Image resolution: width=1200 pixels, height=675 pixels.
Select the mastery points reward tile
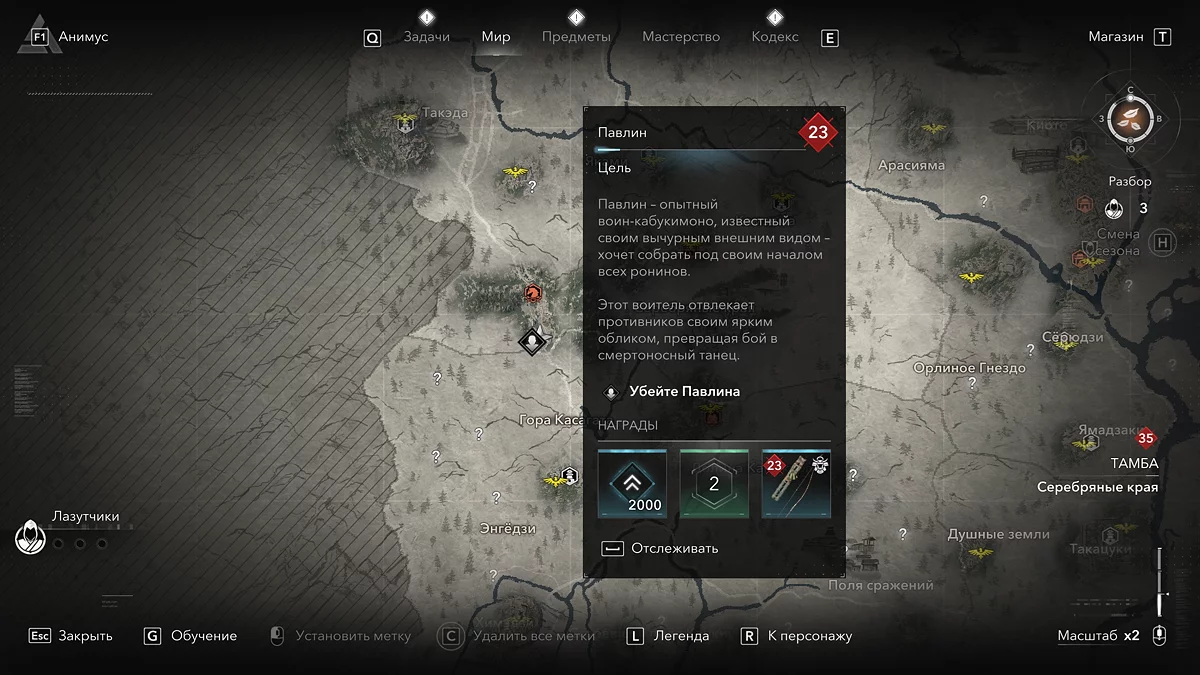pos(714,484)
